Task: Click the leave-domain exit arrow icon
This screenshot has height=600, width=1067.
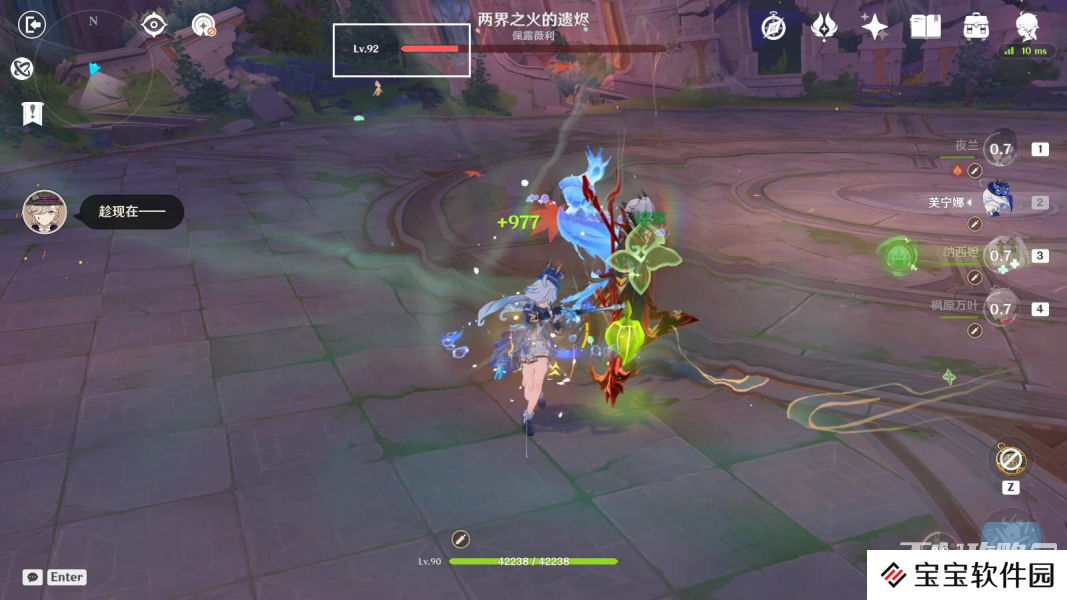Action: point(33,25)
